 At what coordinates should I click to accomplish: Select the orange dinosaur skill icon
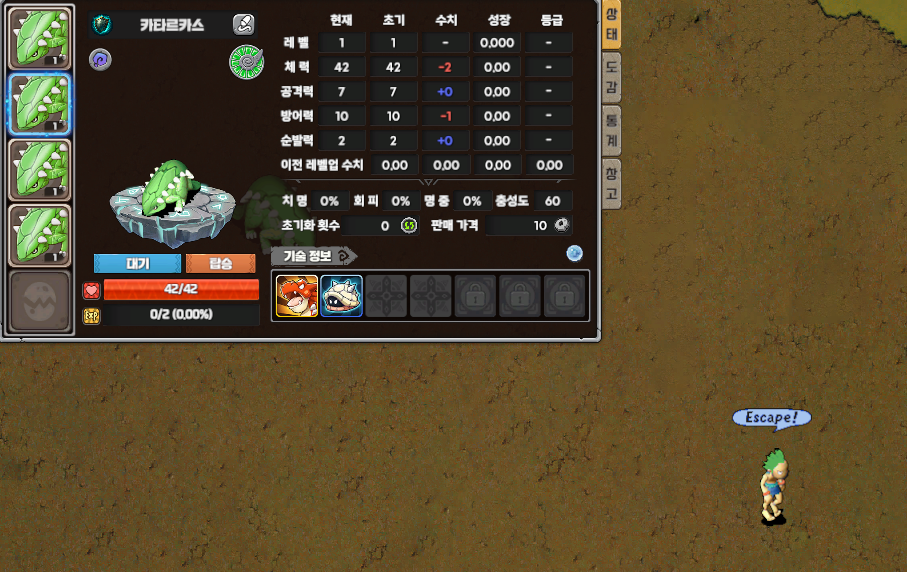tap(296, 297)
